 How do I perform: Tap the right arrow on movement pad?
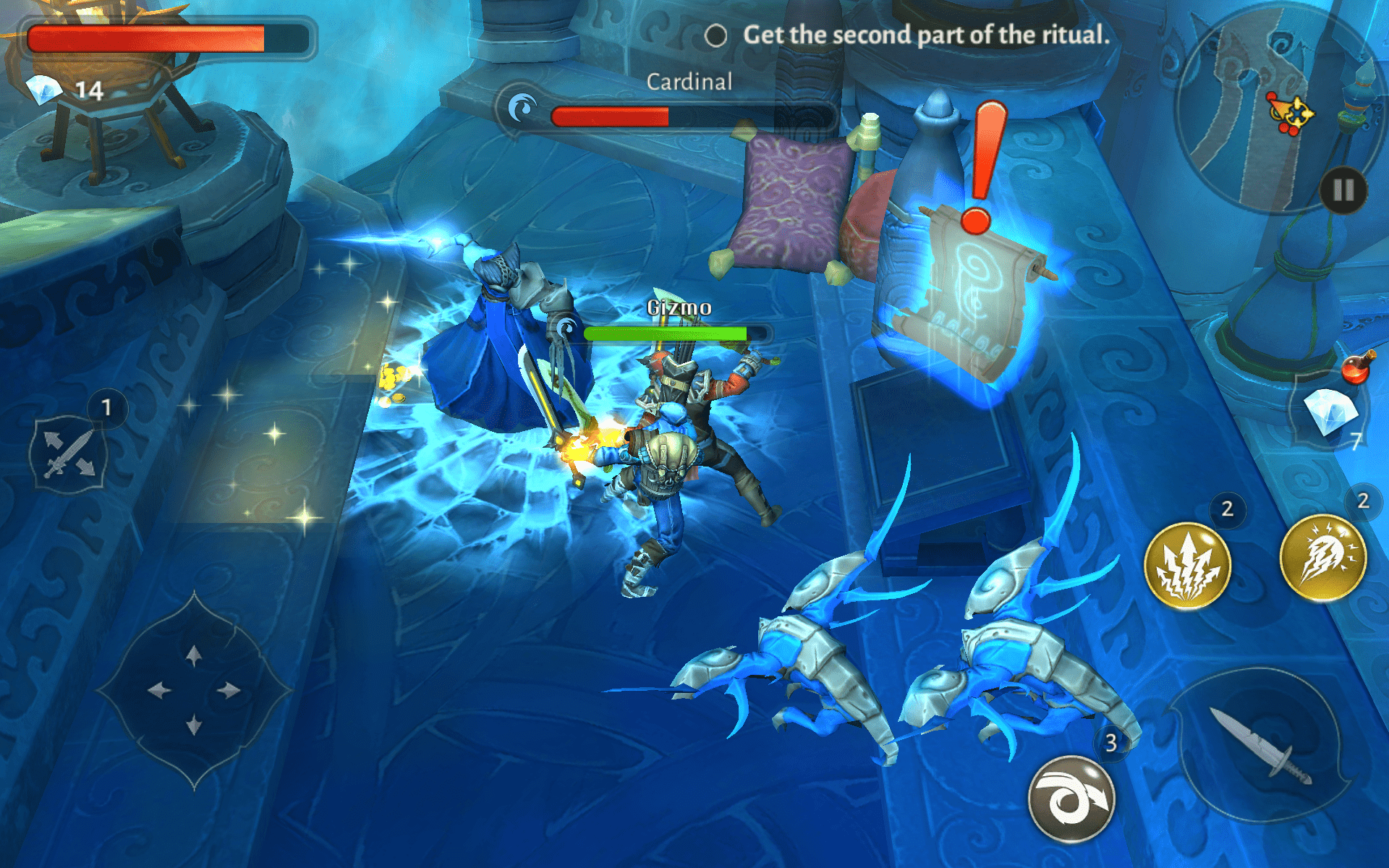point(229,690)
